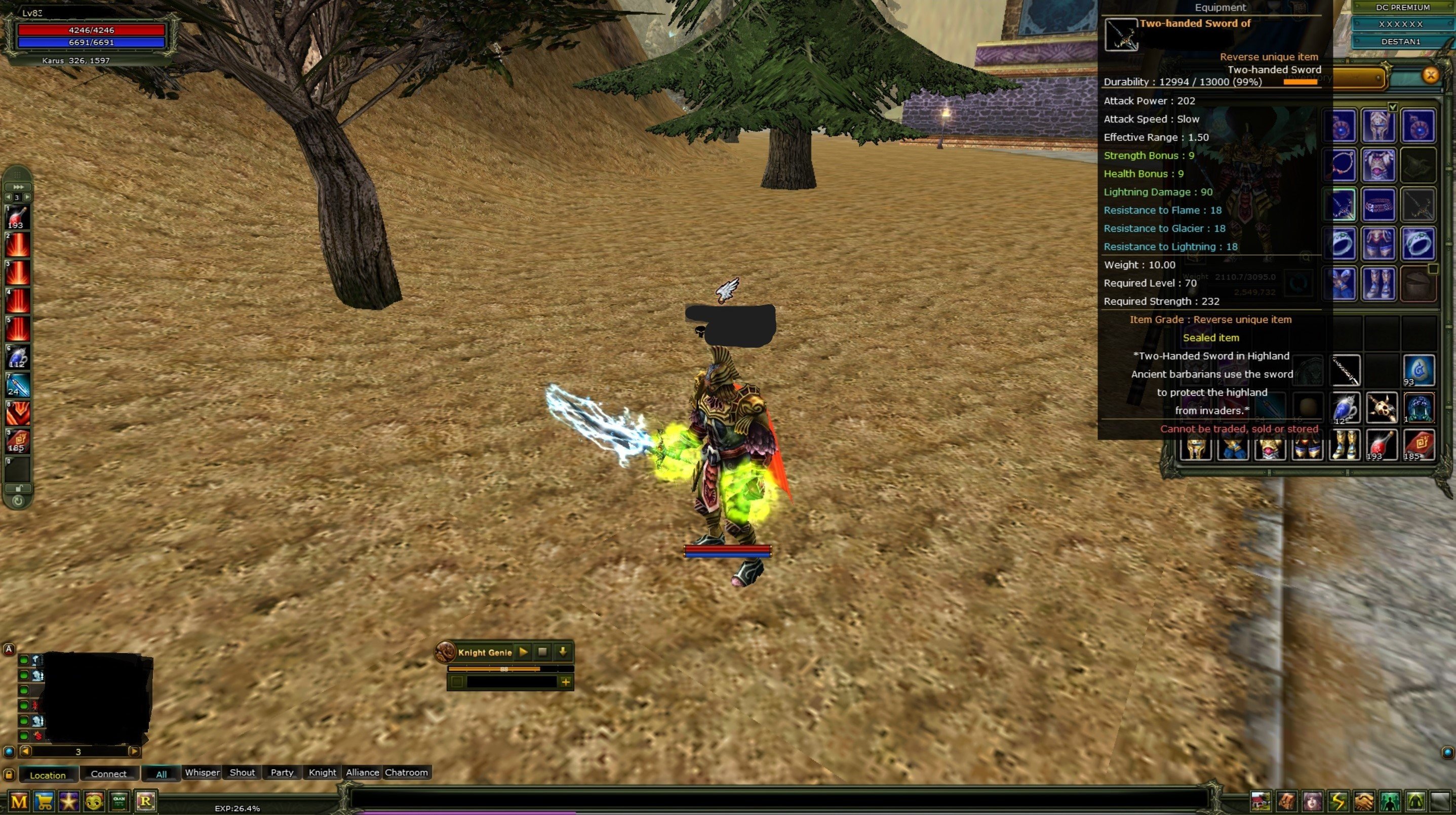Click the house town icon on bottom-right
Viewport: 1456px width, 815px height.
pyautogui.click(x=1261, y=801)
